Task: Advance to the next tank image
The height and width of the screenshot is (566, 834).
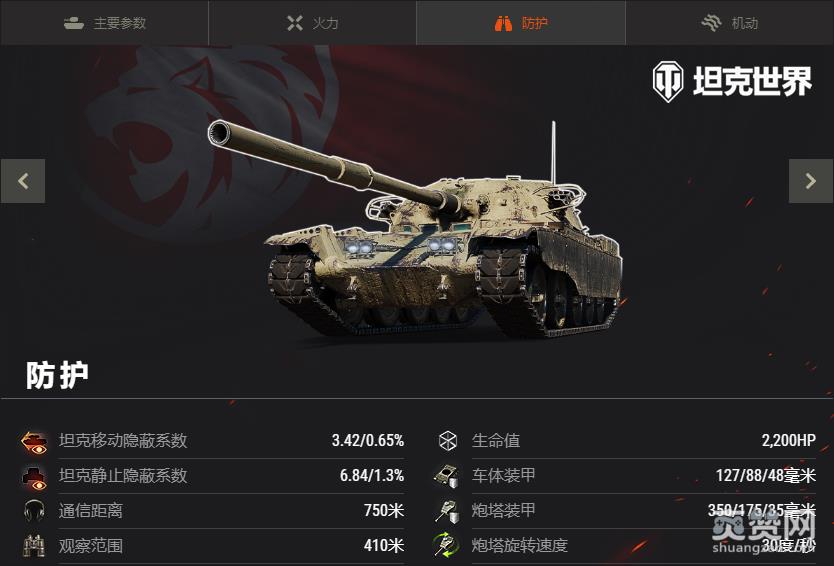Action: [811, 181]
